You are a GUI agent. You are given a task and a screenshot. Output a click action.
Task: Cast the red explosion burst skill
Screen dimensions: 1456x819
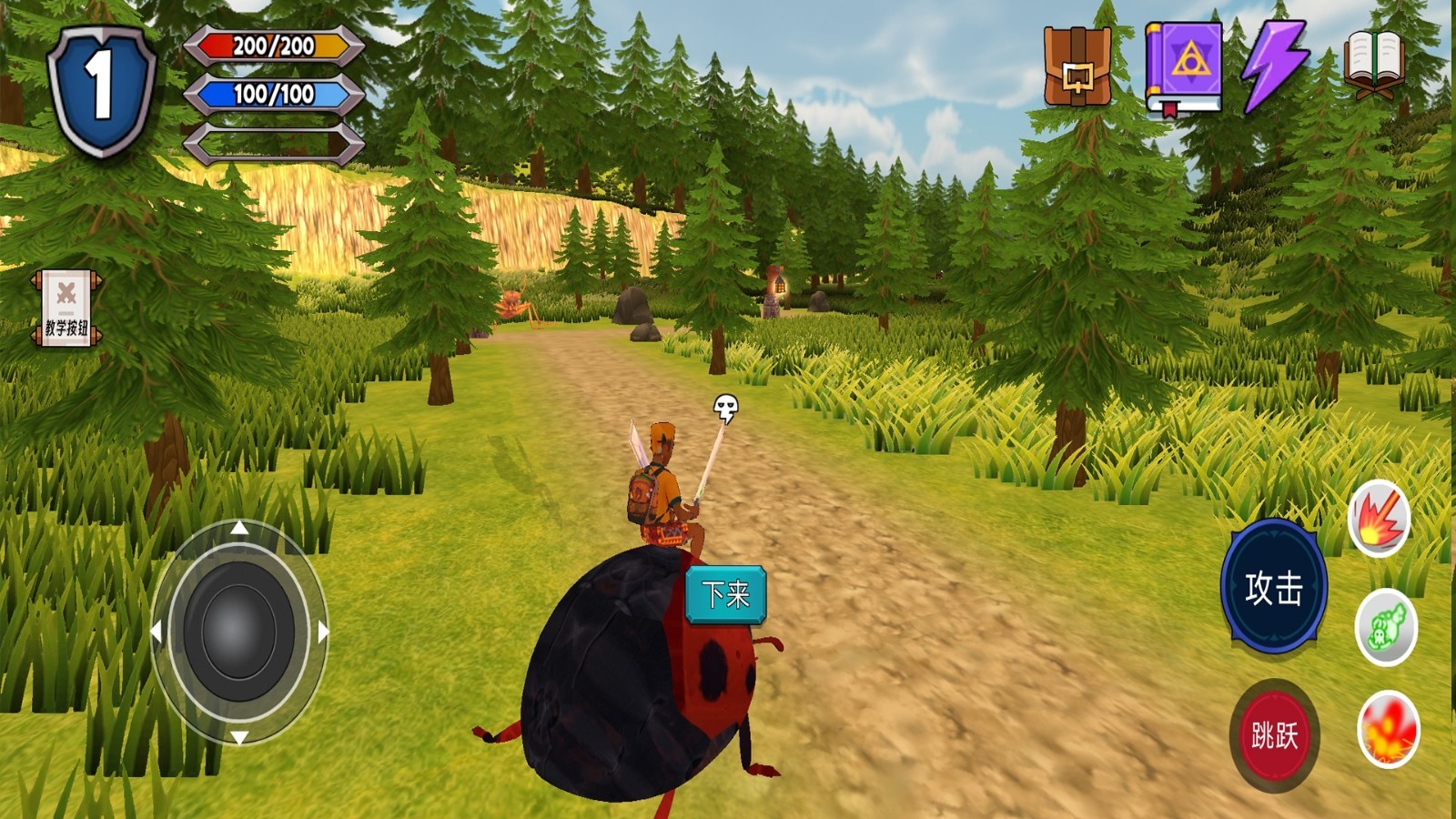click(1379, 519)
